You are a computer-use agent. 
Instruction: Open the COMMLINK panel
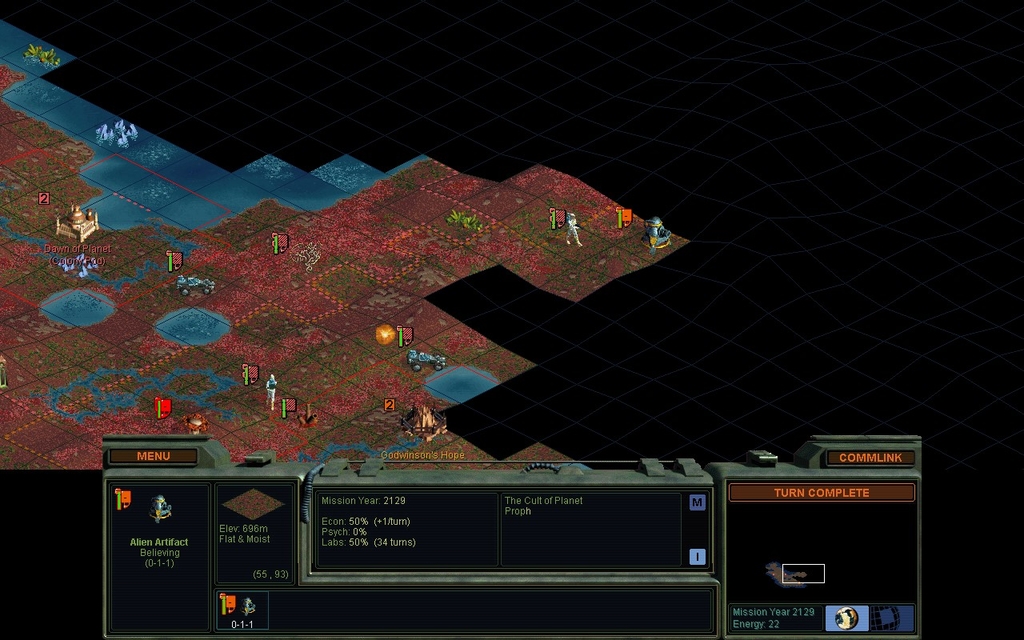[870, 458]
